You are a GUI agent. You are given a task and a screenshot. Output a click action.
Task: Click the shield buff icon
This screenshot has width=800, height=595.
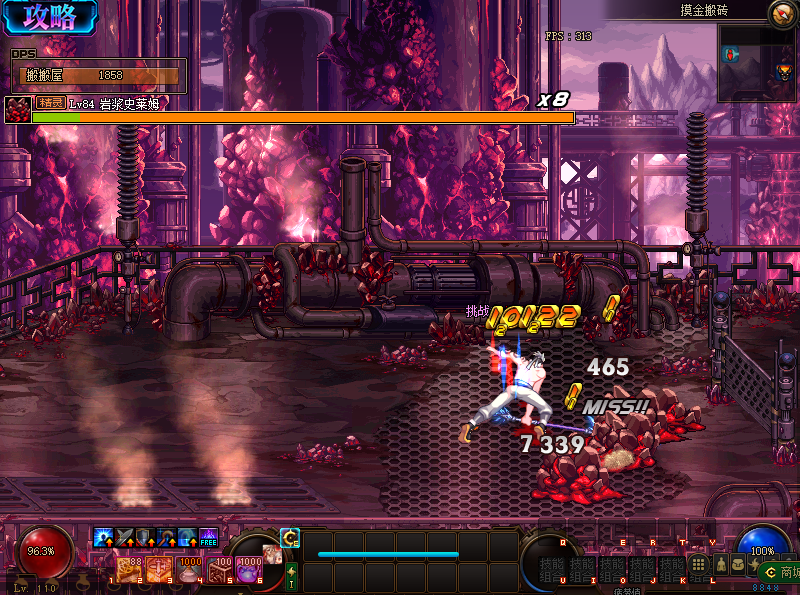tap(146, 538)
